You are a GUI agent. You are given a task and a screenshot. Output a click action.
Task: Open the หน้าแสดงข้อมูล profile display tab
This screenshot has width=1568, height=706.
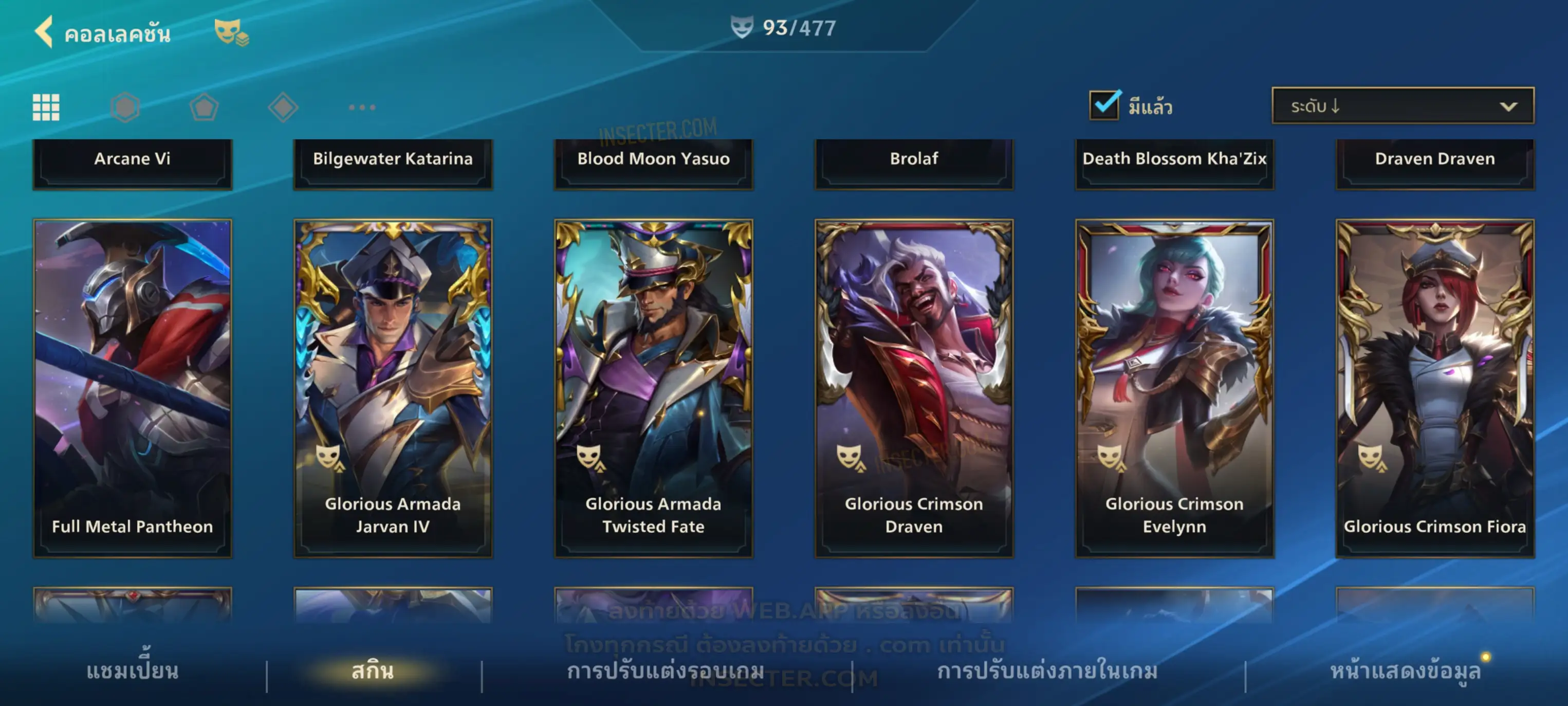(x=1405, y=671)
